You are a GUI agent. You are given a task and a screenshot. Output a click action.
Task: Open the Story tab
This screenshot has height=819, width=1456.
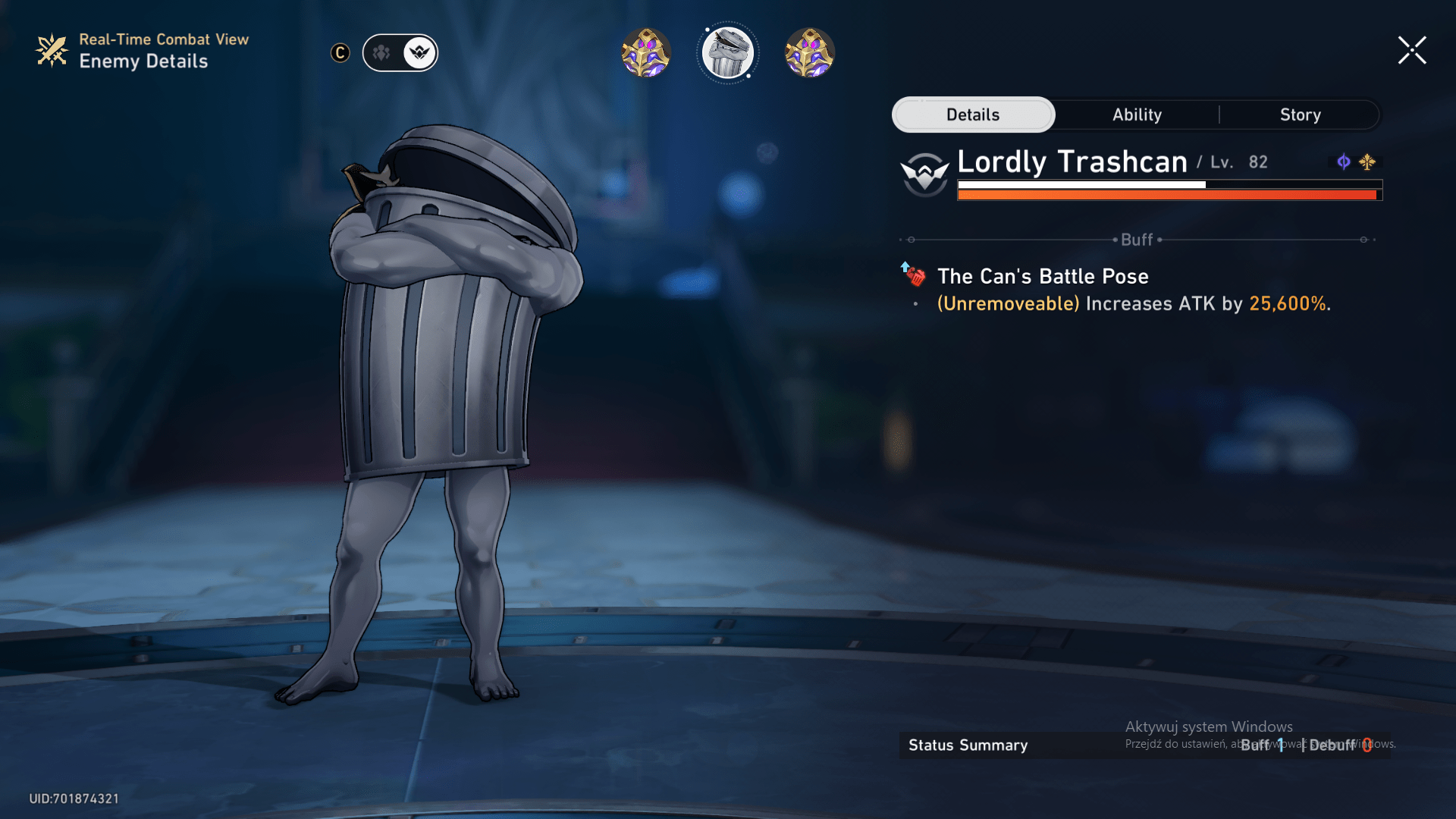1300,115
